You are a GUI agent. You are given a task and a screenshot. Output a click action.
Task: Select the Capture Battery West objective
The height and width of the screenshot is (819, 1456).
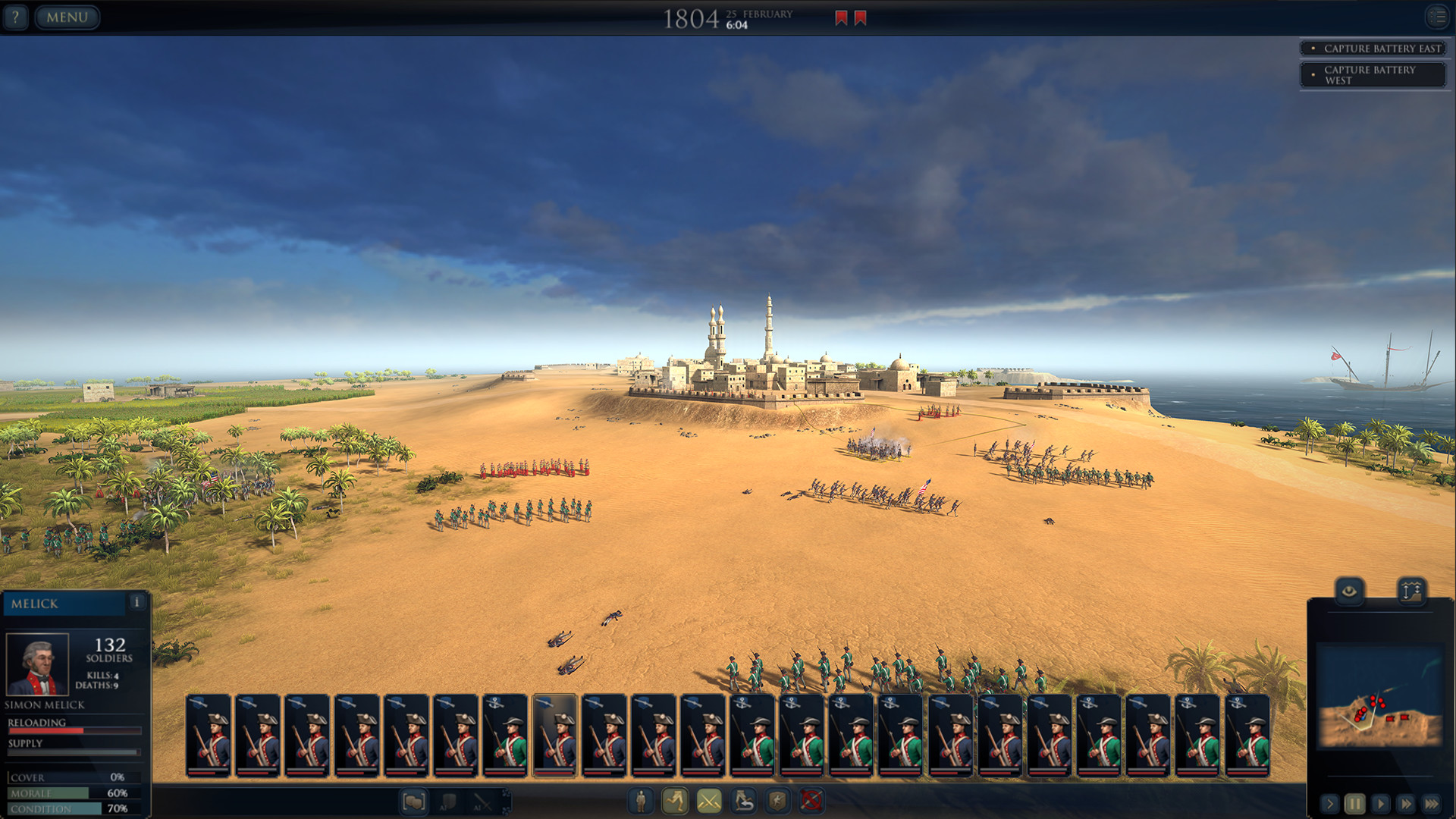click(x=1373, y=74)
